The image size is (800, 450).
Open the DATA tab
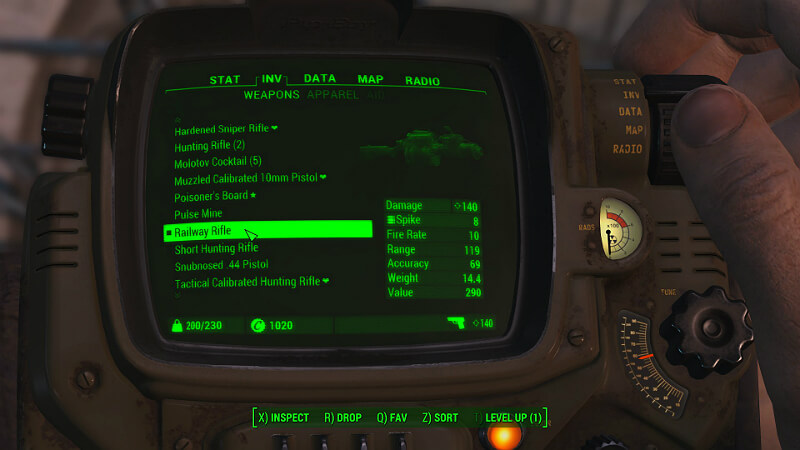tap(320, 79)
